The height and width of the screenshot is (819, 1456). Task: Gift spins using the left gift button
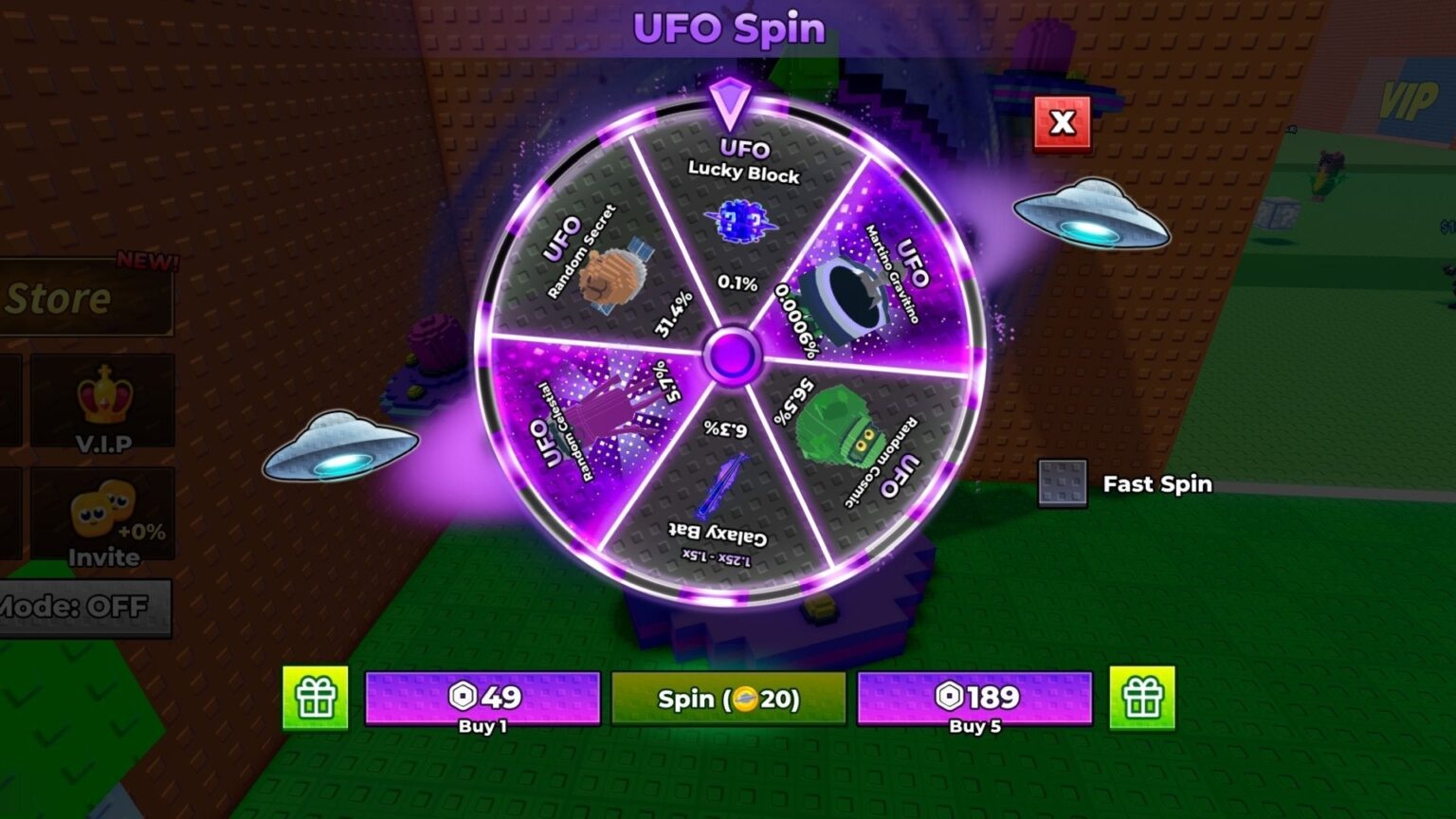click(x=316, y=699)
